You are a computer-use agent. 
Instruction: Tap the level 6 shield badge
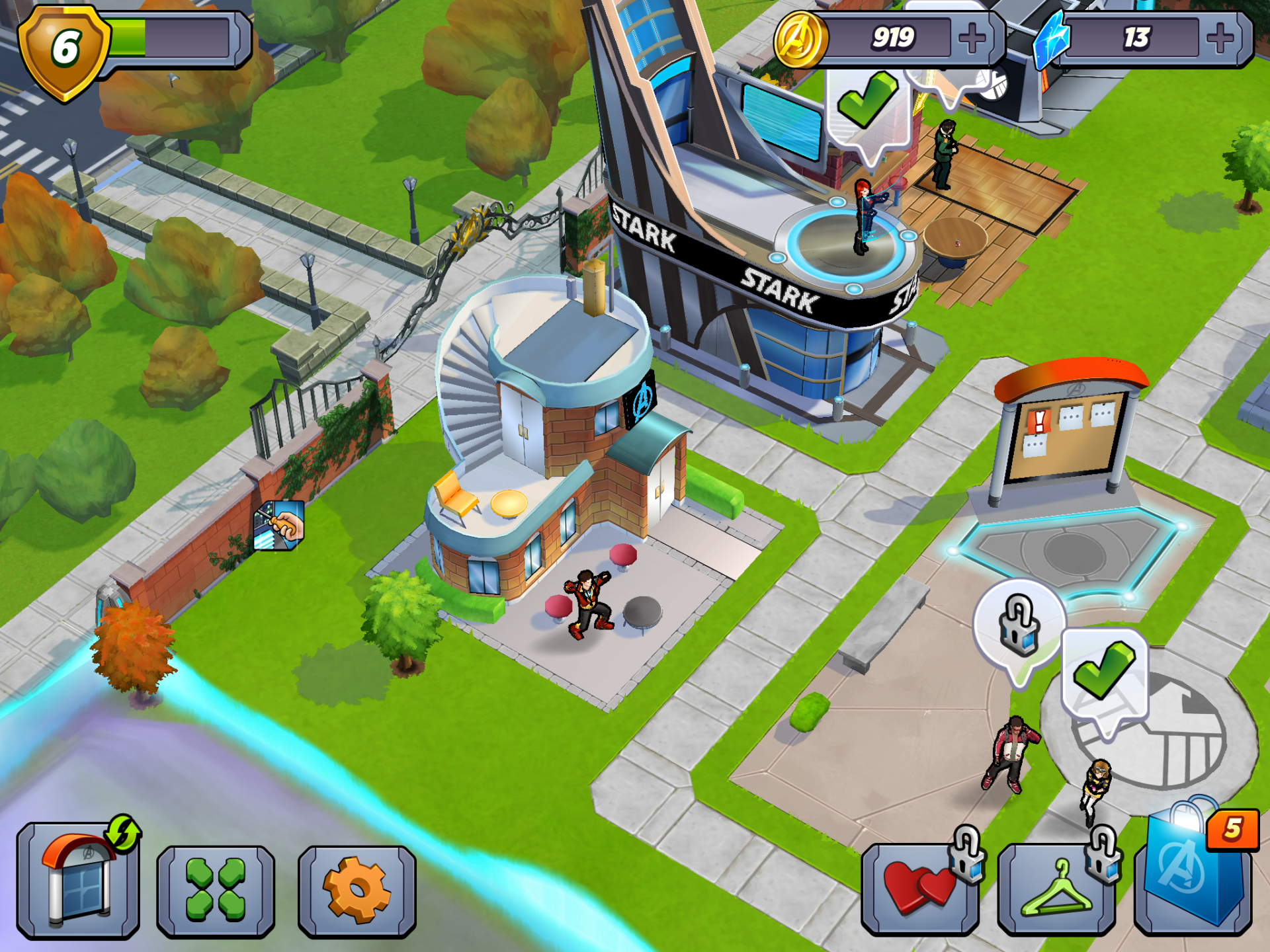(64, 52)
